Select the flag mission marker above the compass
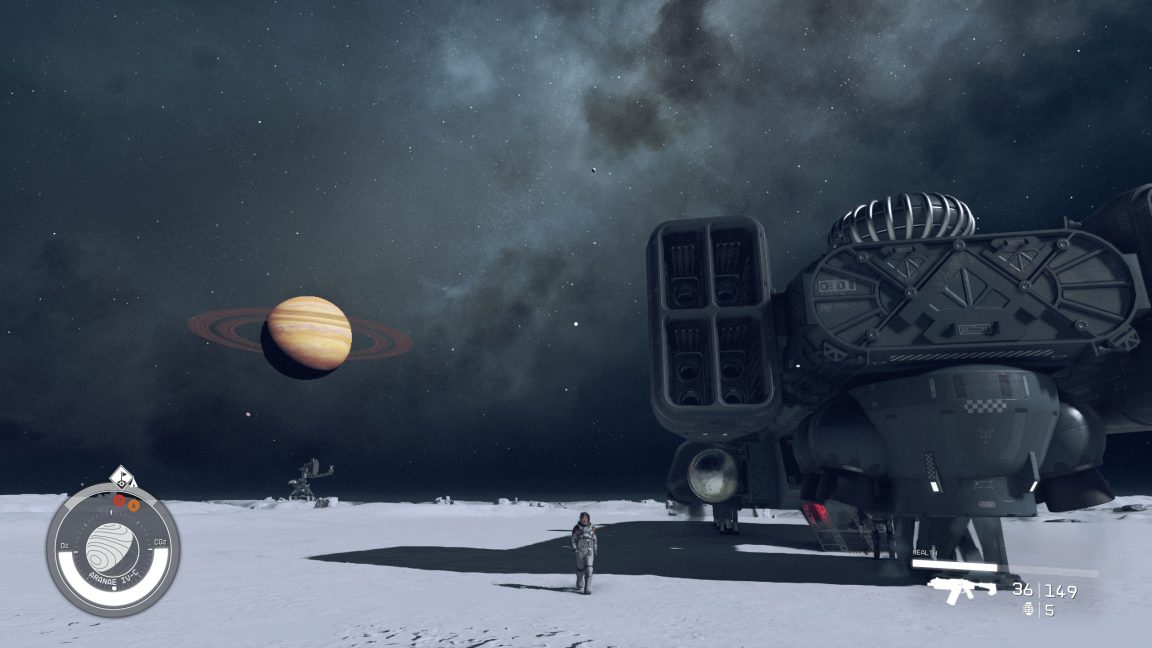Viewport: 1152px width, 648px height. pyautogui.click(x=122, y=477)
